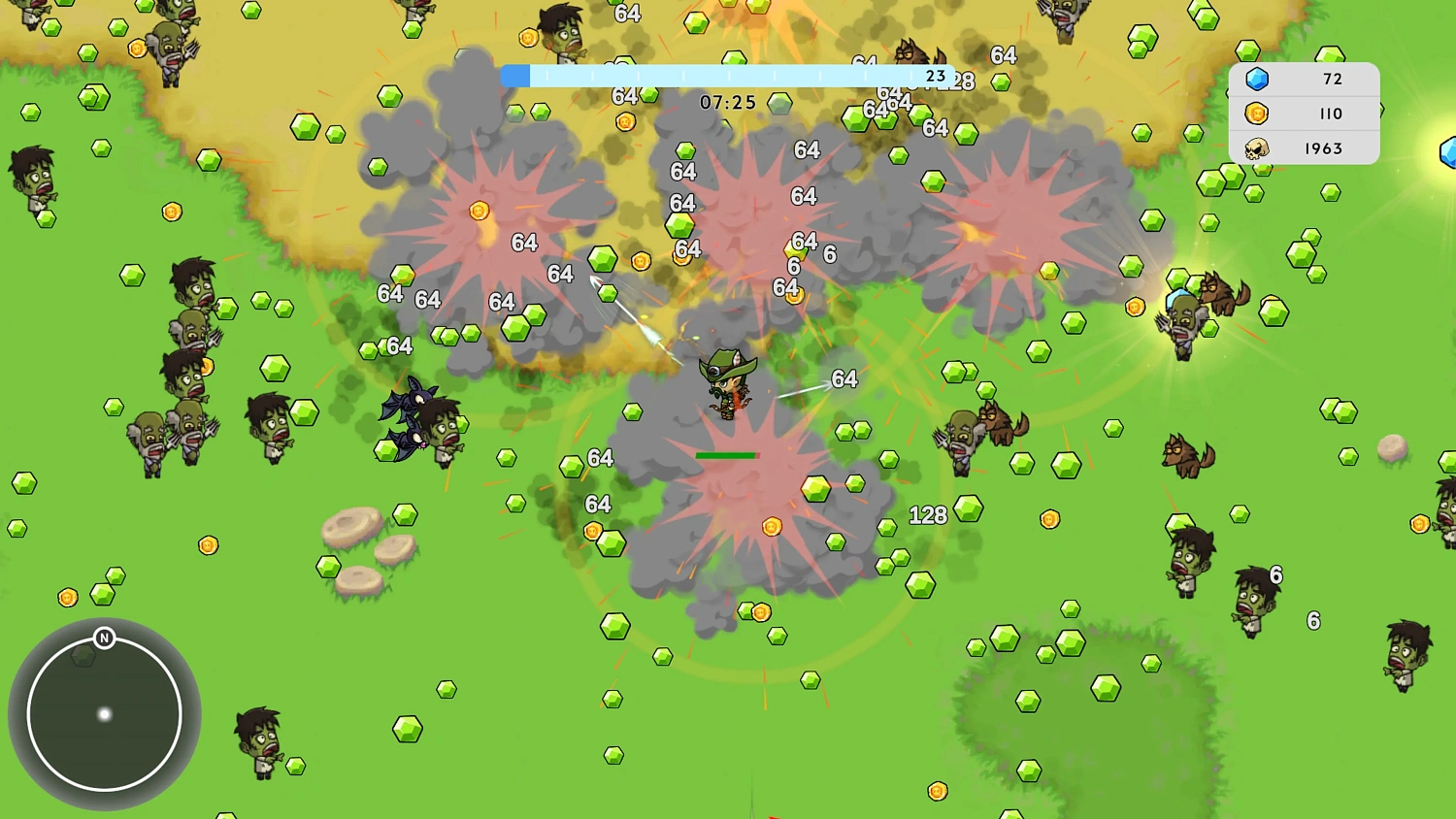Click the blue gem icon in resource panel
The width and height of the screenshot is (1456, 819).
tap(1258, 79)
